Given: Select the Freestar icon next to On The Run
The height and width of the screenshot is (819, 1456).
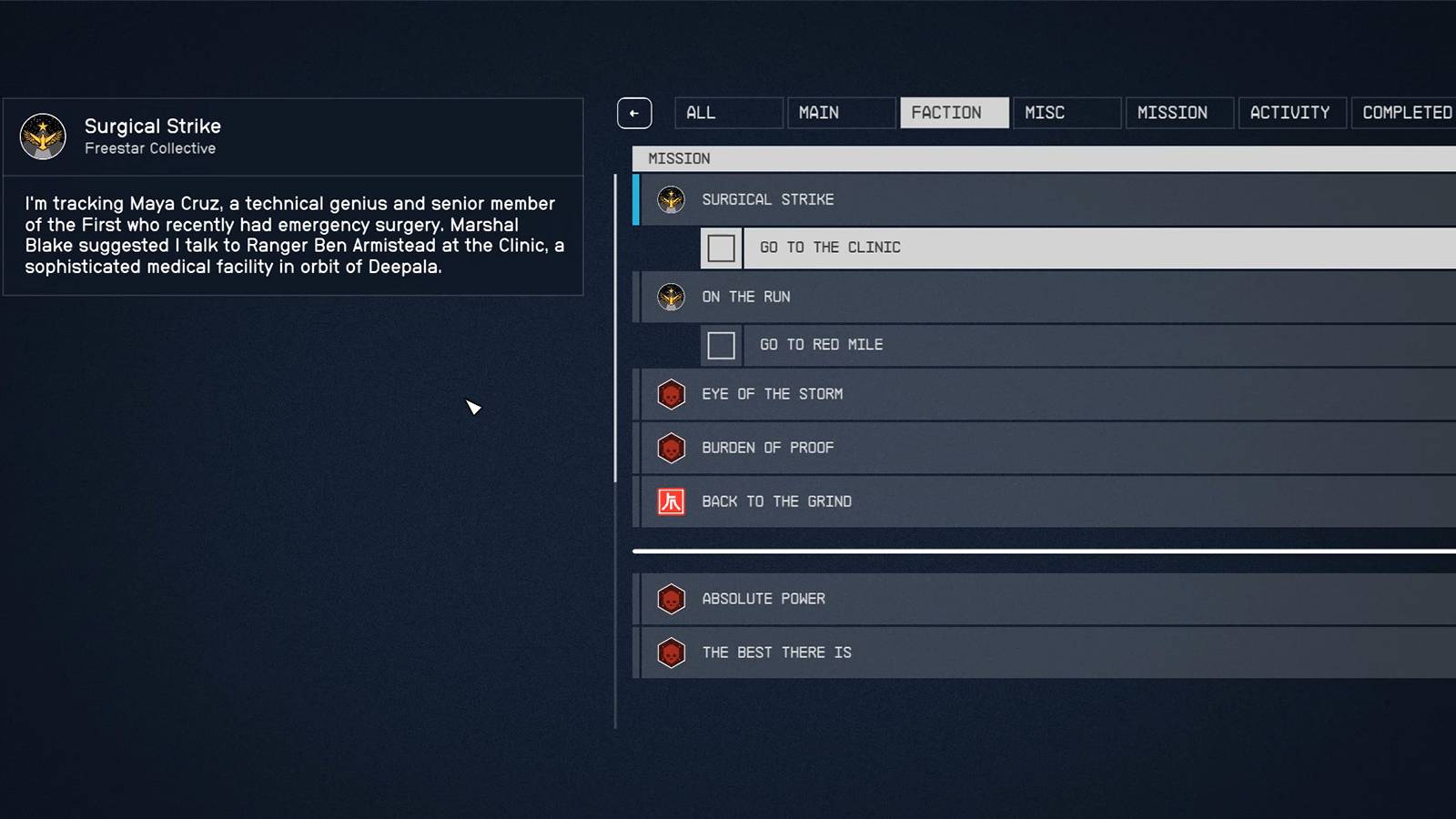Looking at the screenshot, I should (671, 297).
